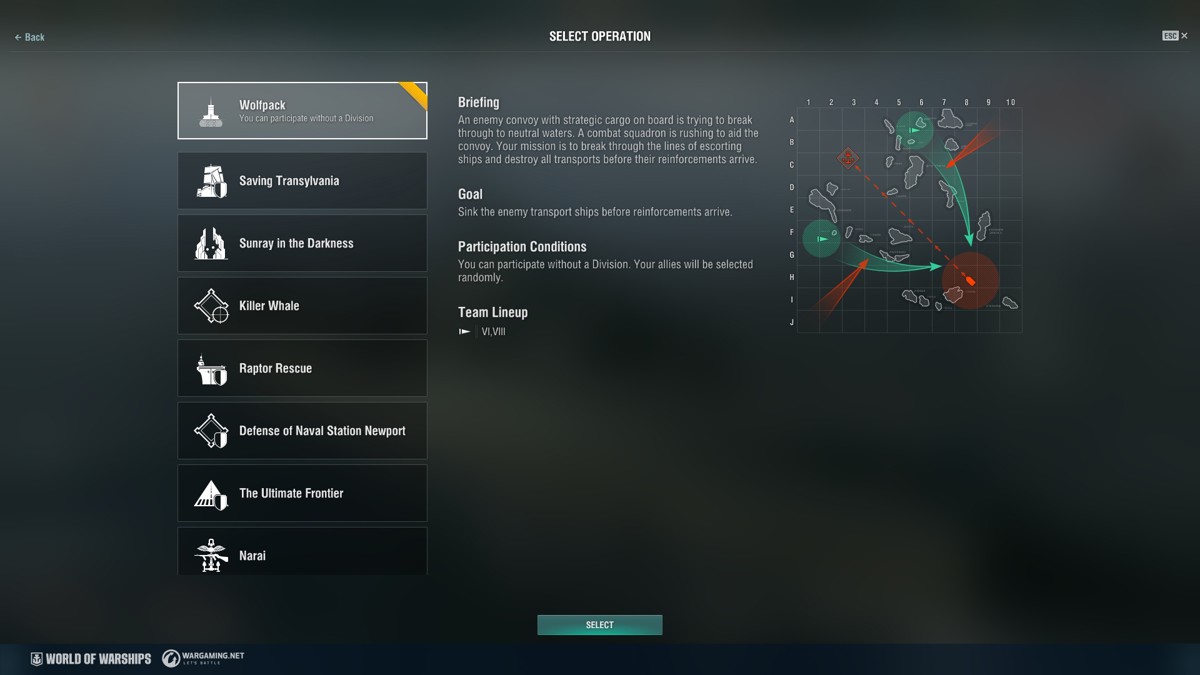Open the Killer Whale operation
Image resolution: width=1200 pixels, height=675 pixels.
coord(302,306)
